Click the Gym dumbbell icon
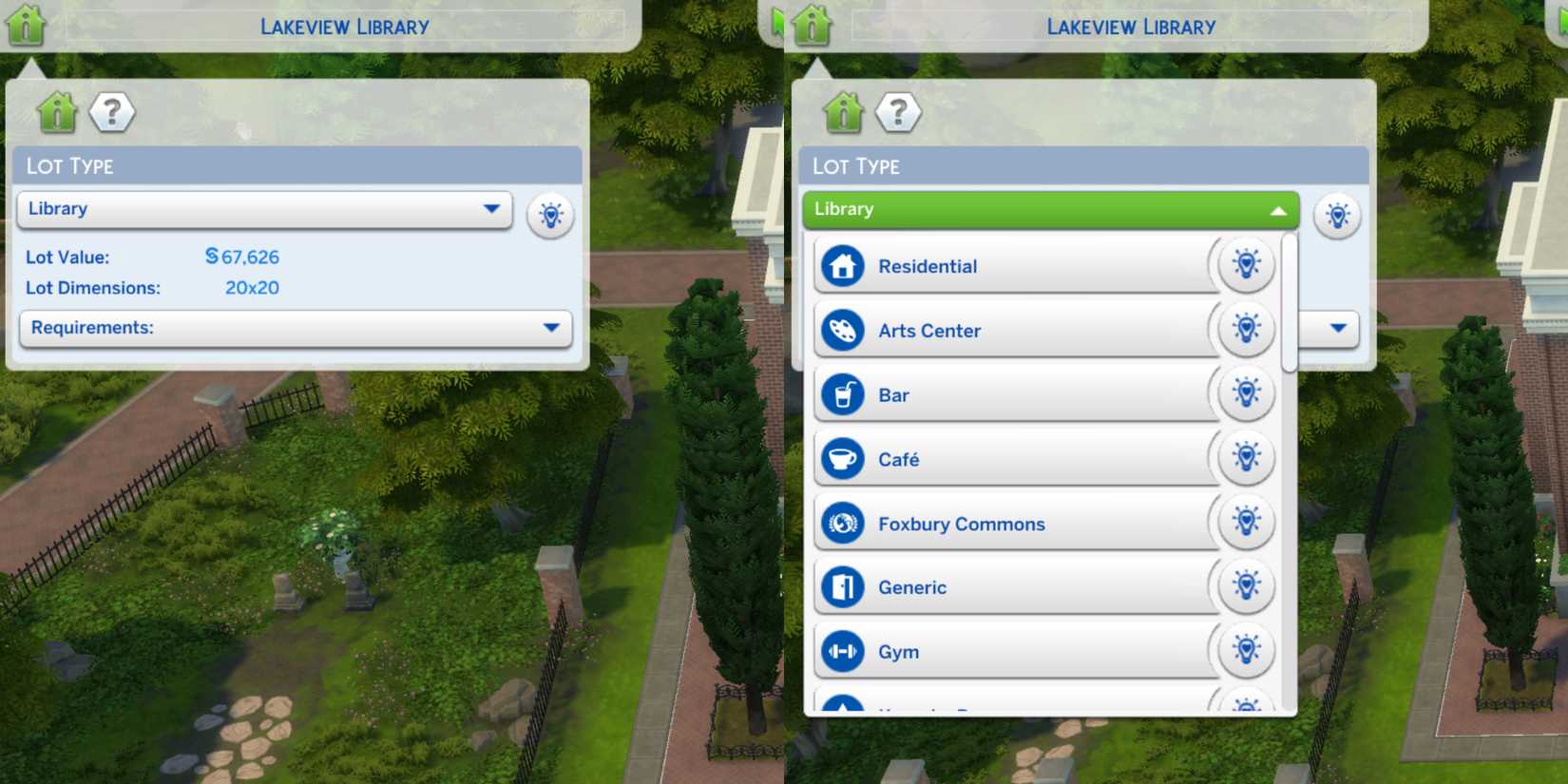Screen dimensions: 1568x784 [840, 652]
